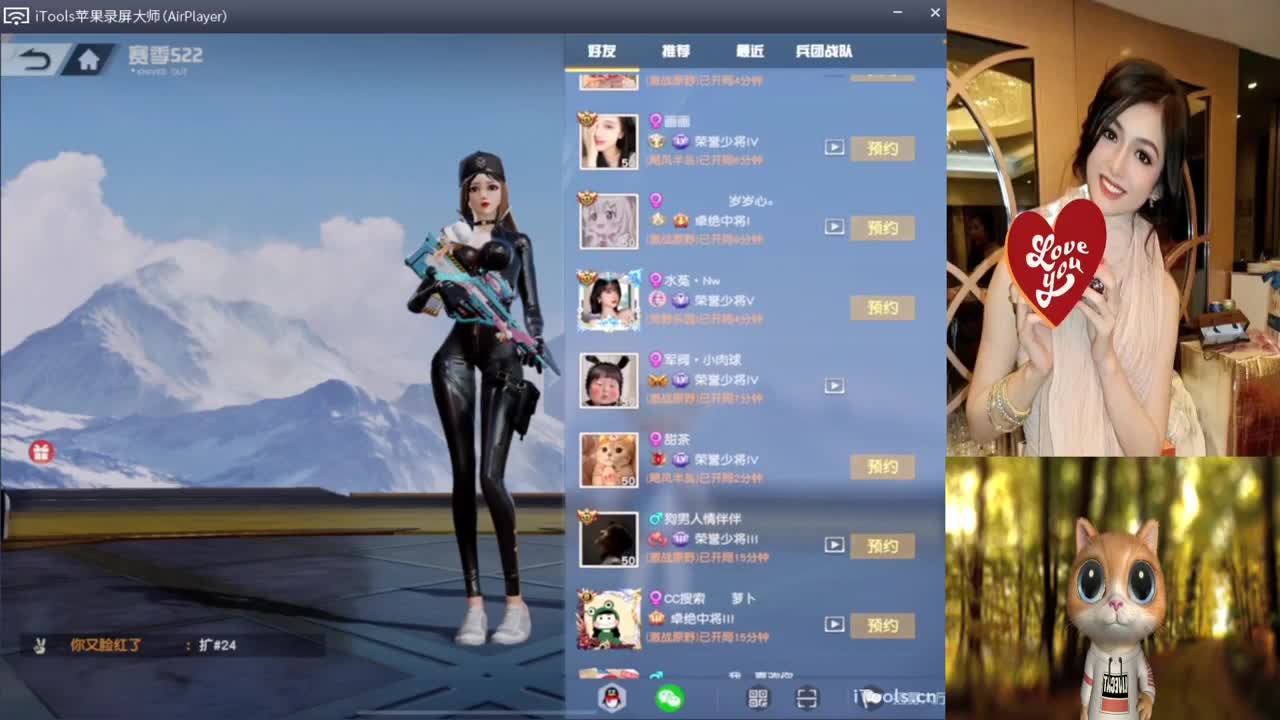
Task: Click the cat avatar of 甜茶
Action: [610, 459]
